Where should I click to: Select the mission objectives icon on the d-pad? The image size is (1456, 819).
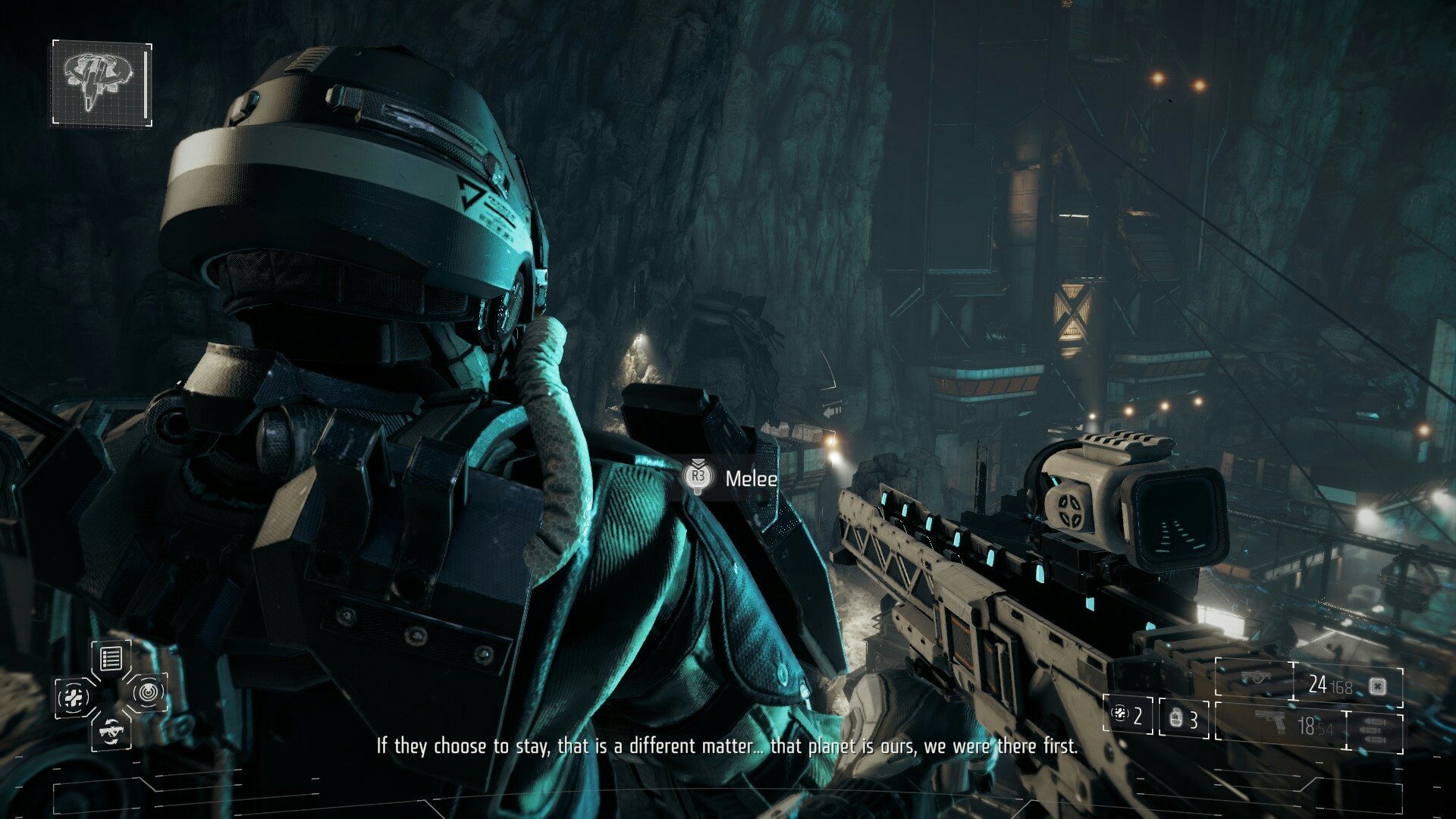pos(111,657)
